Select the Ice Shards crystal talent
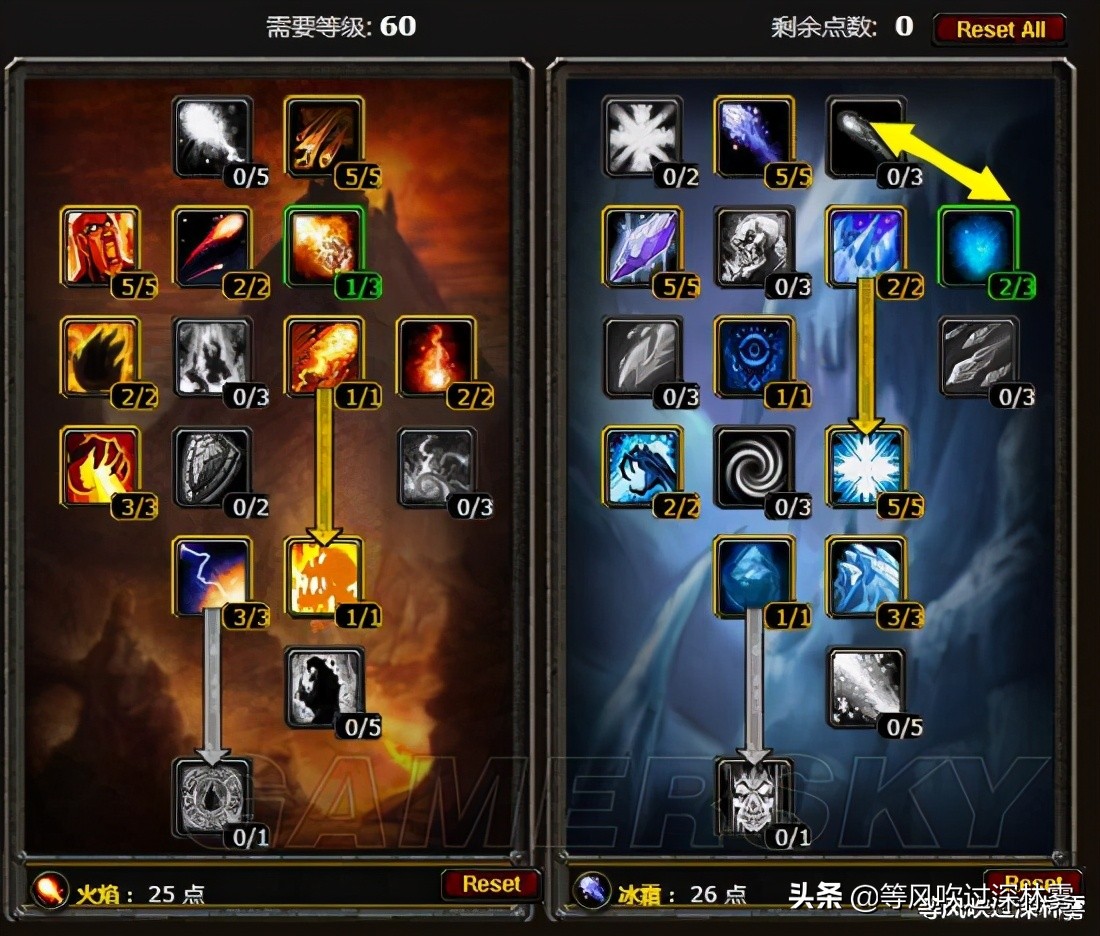Viewport: 1100px width, 936px height. click(x=641, y=246)
